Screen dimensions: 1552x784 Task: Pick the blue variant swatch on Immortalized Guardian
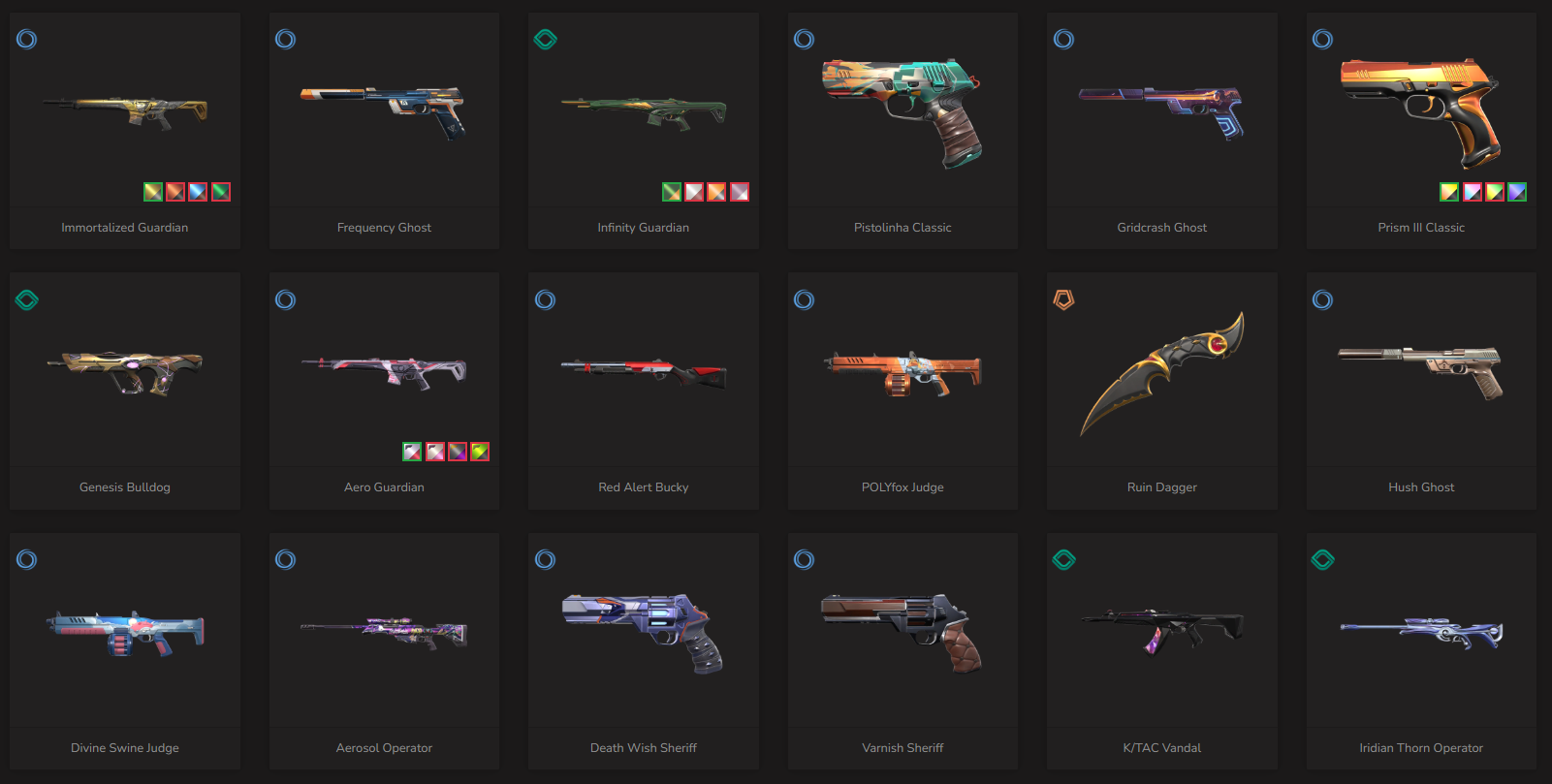[x=198, y=192]
